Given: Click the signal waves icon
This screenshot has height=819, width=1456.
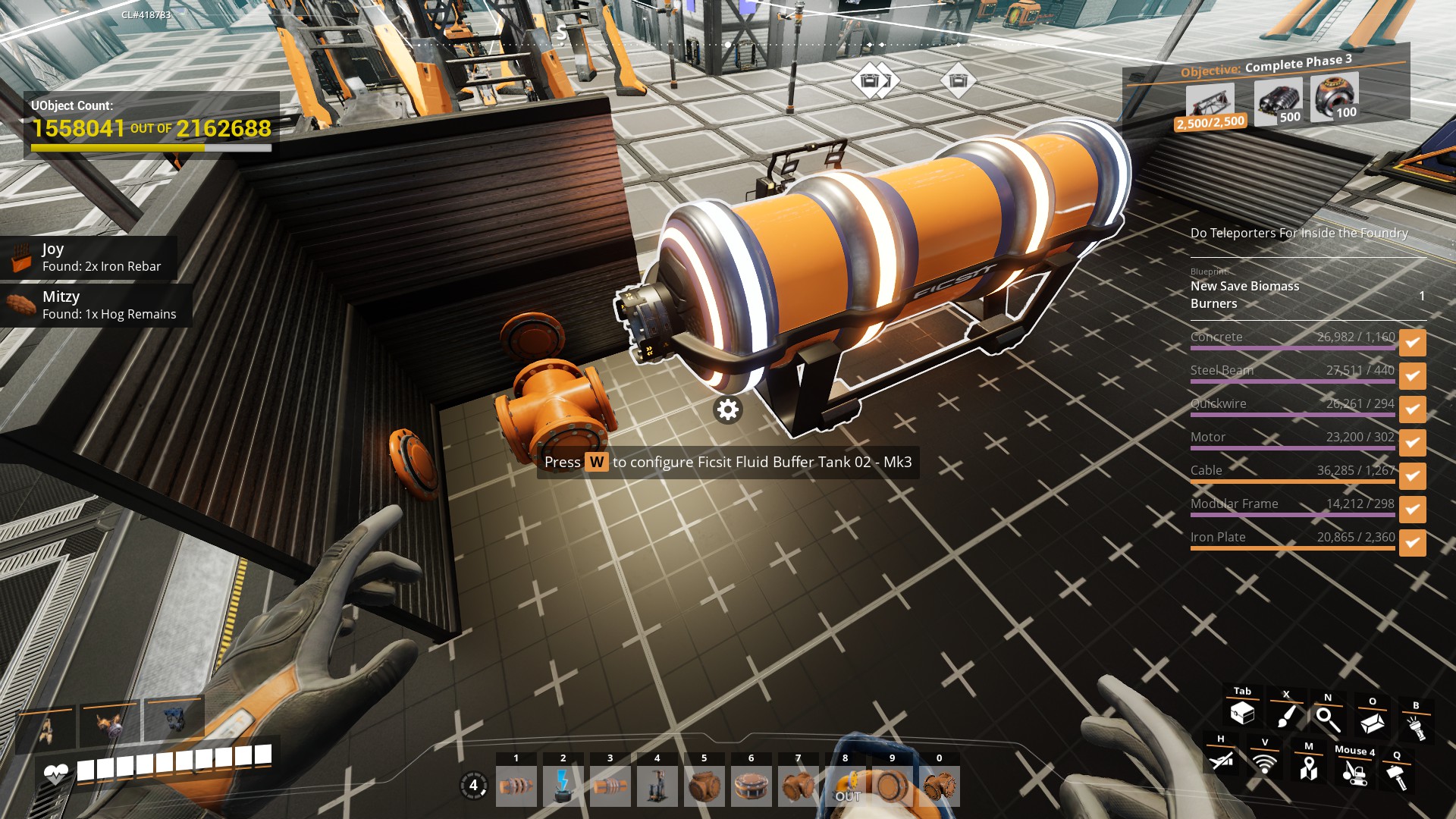Looking at the screenshot, I should coord(1264,763).
